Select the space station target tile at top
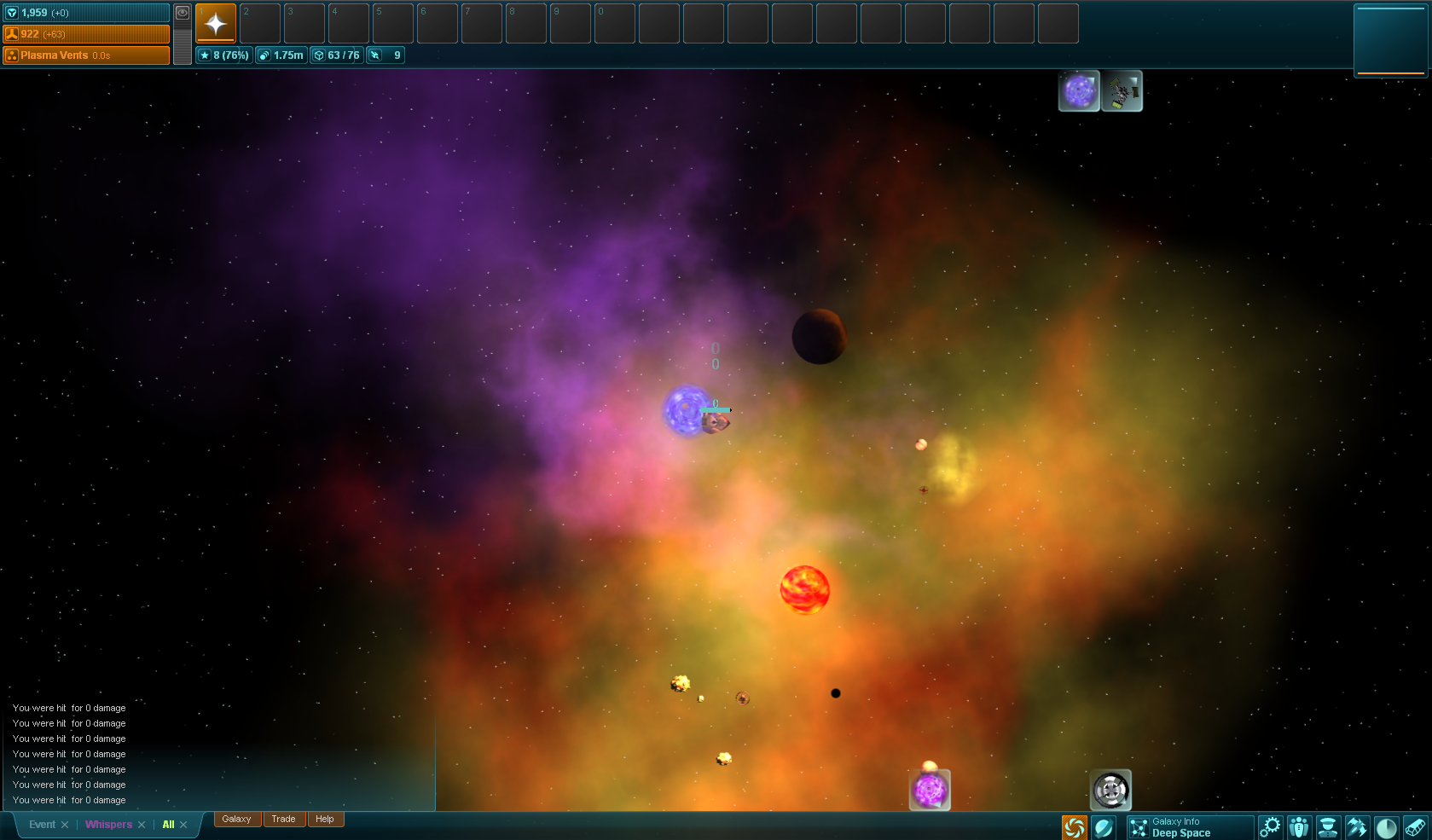 pyautogui.click(x=1122, y=91)
